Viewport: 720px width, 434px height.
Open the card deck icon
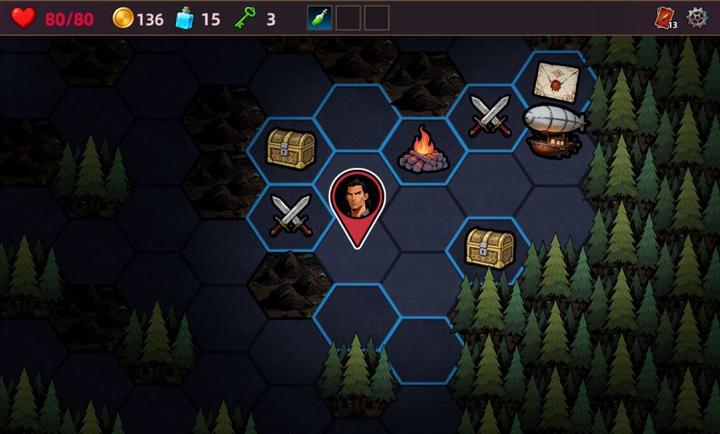[x=665, y=18]
